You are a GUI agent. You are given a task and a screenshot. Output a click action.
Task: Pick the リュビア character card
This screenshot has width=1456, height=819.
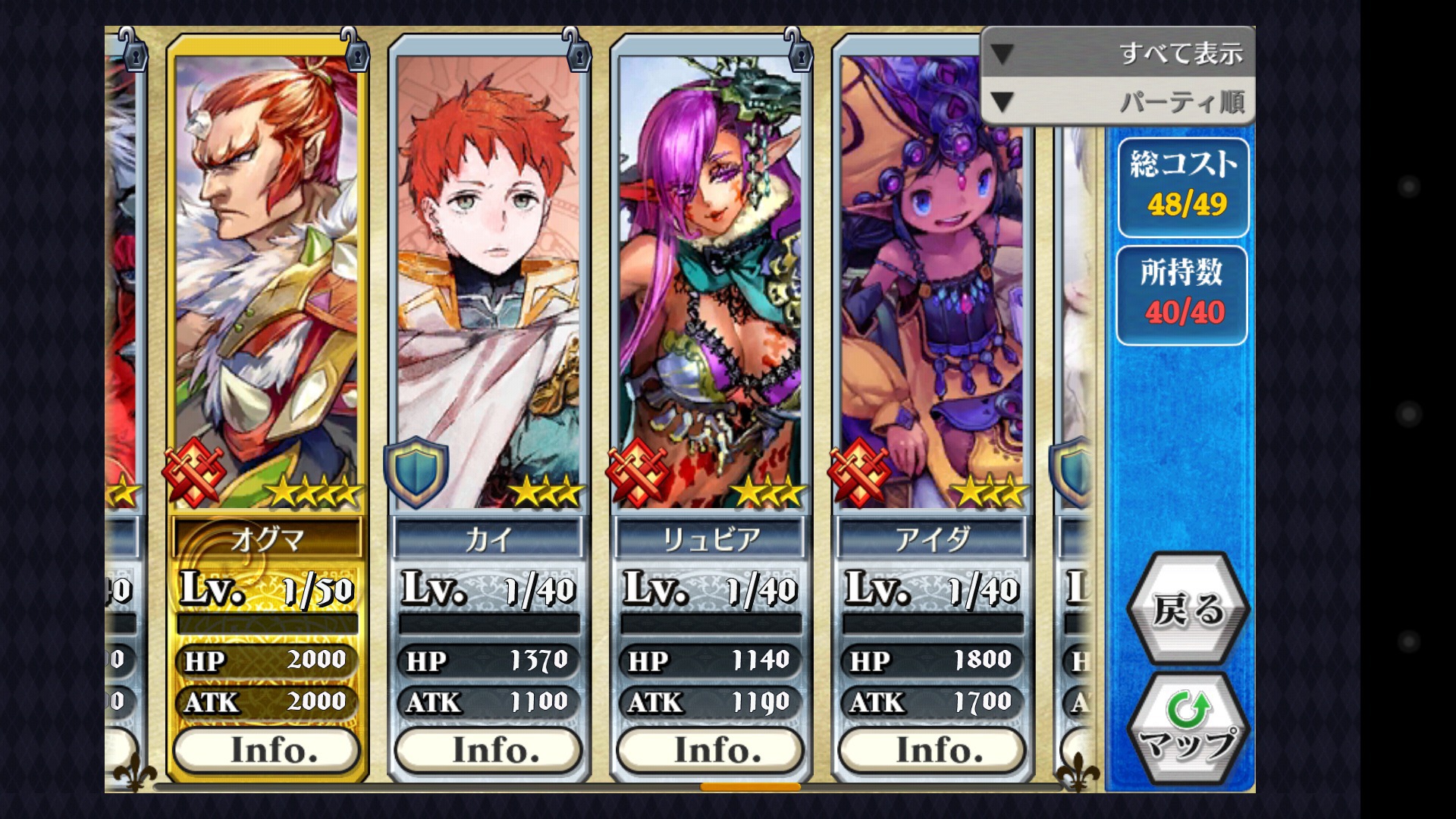[x=711, y=281]
